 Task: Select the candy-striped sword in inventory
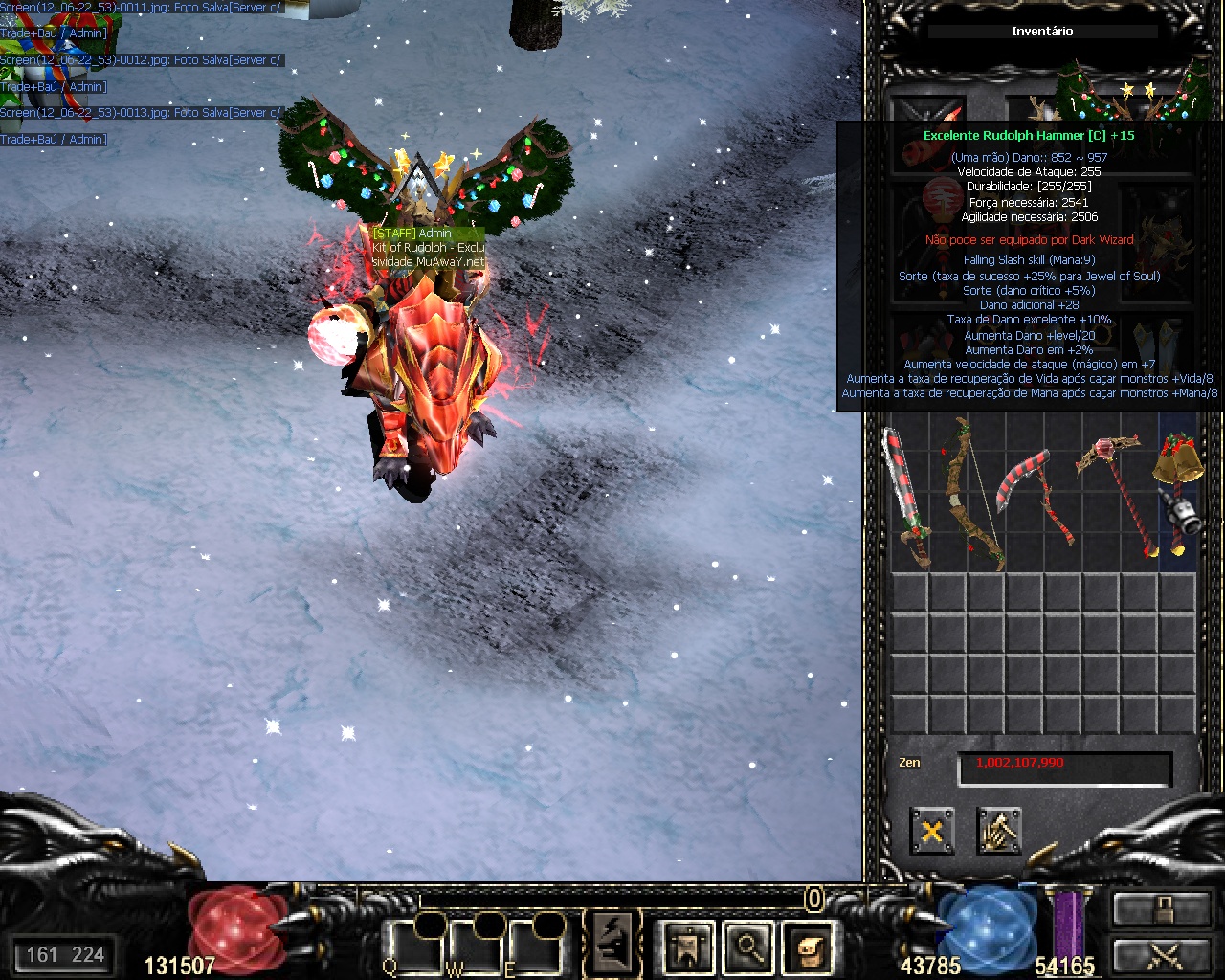(905, 498)
